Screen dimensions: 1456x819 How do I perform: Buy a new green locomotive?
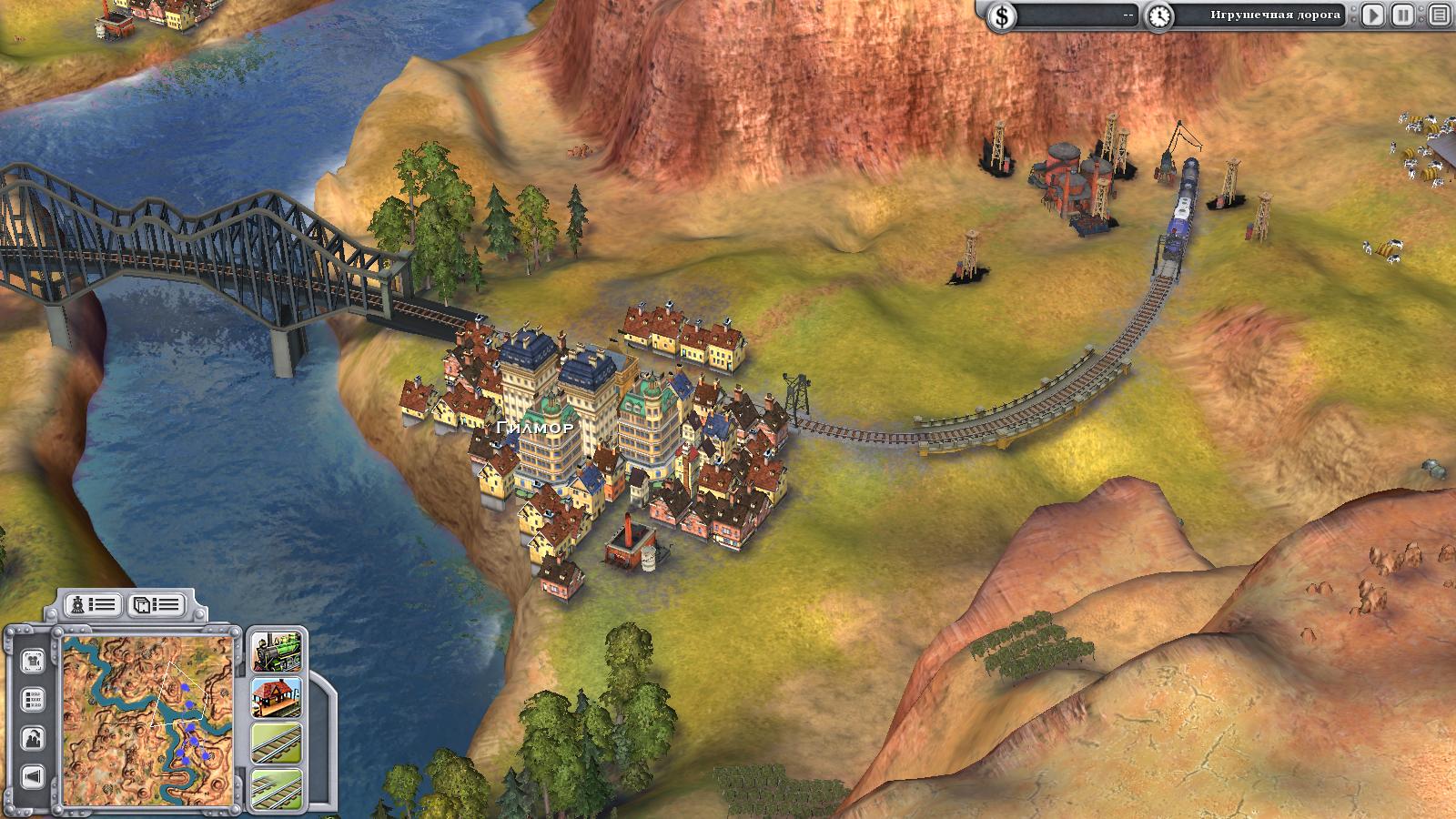[x=275, y=652]
